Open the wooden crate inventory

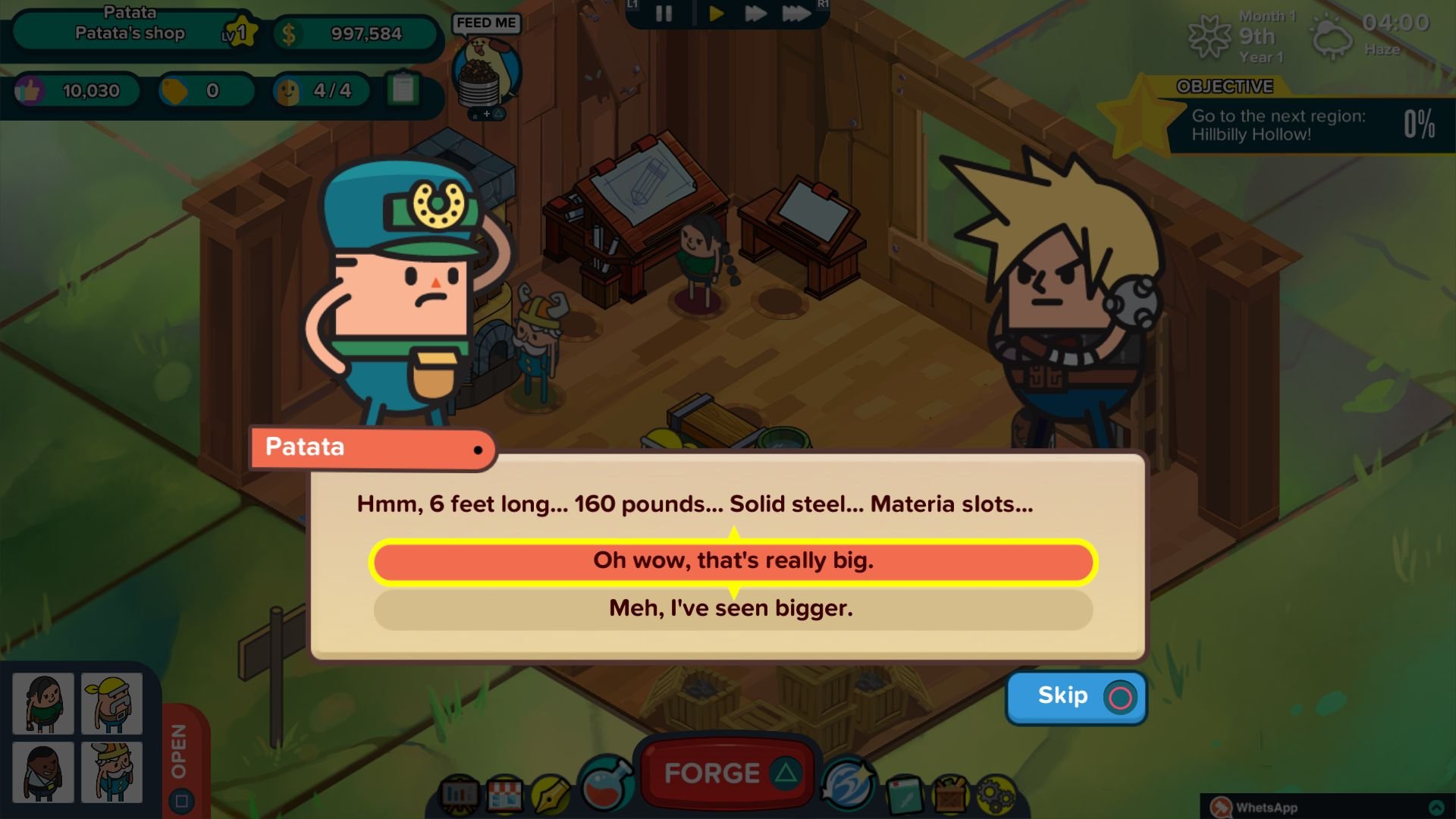point(951,798)
